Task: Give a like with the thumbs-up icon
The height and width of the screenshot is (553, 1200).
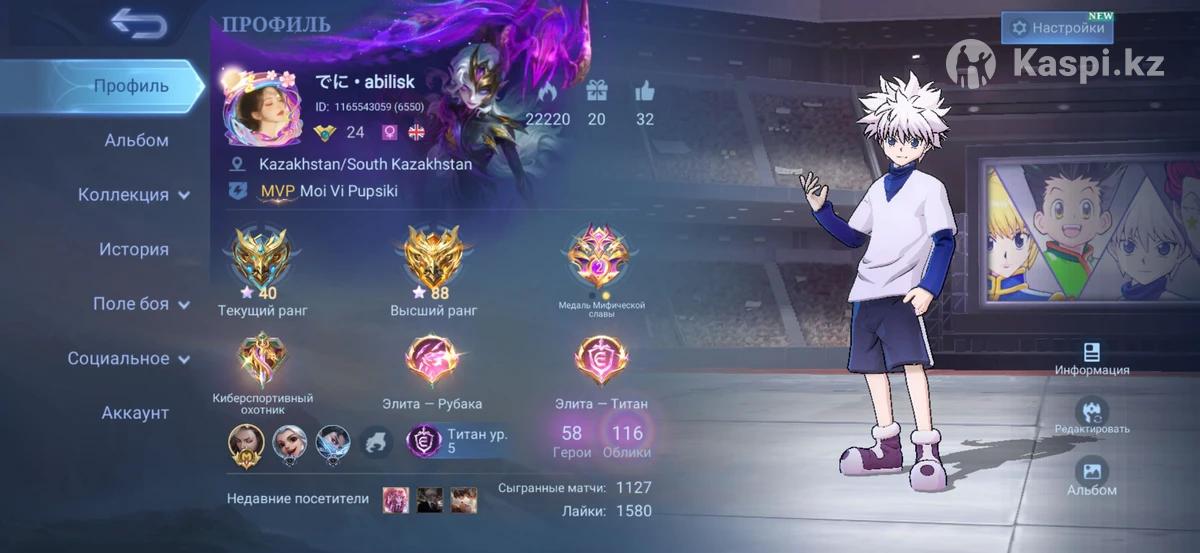Action: [x=644, y=92]
